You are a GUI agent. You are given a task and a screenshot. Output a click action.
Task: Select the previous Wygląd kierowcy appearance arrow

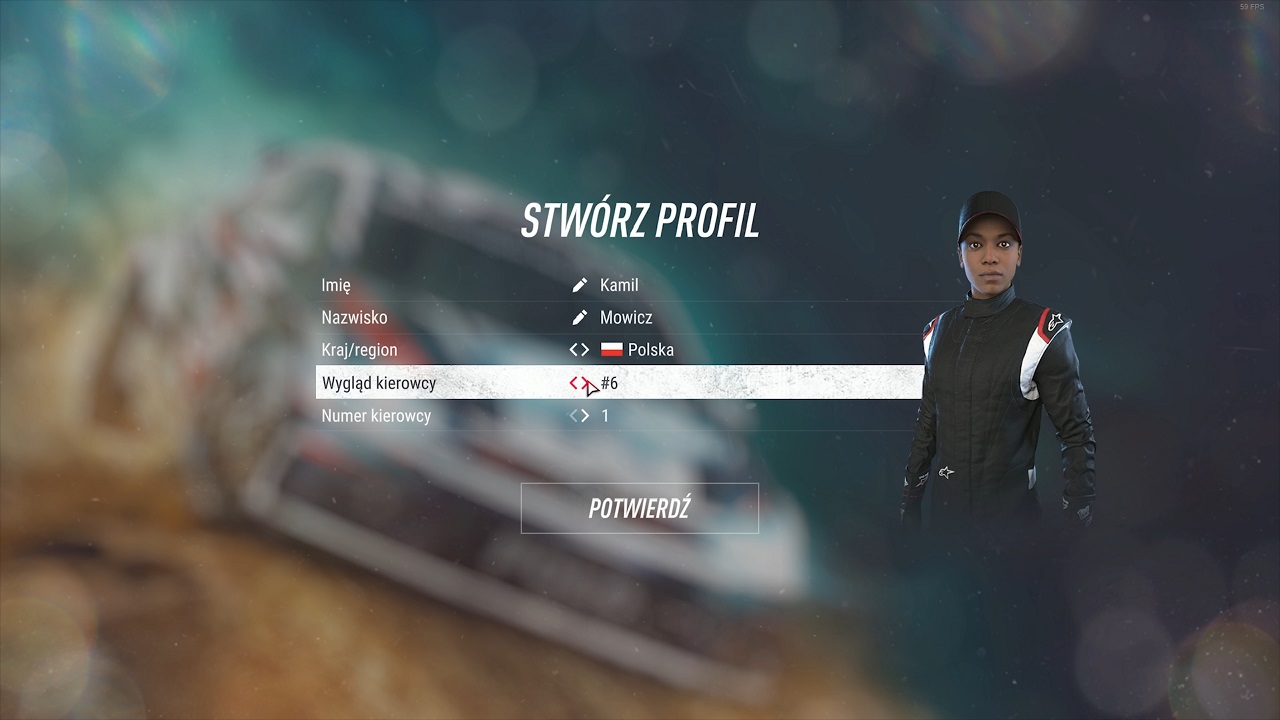click(x=574, y=383)
